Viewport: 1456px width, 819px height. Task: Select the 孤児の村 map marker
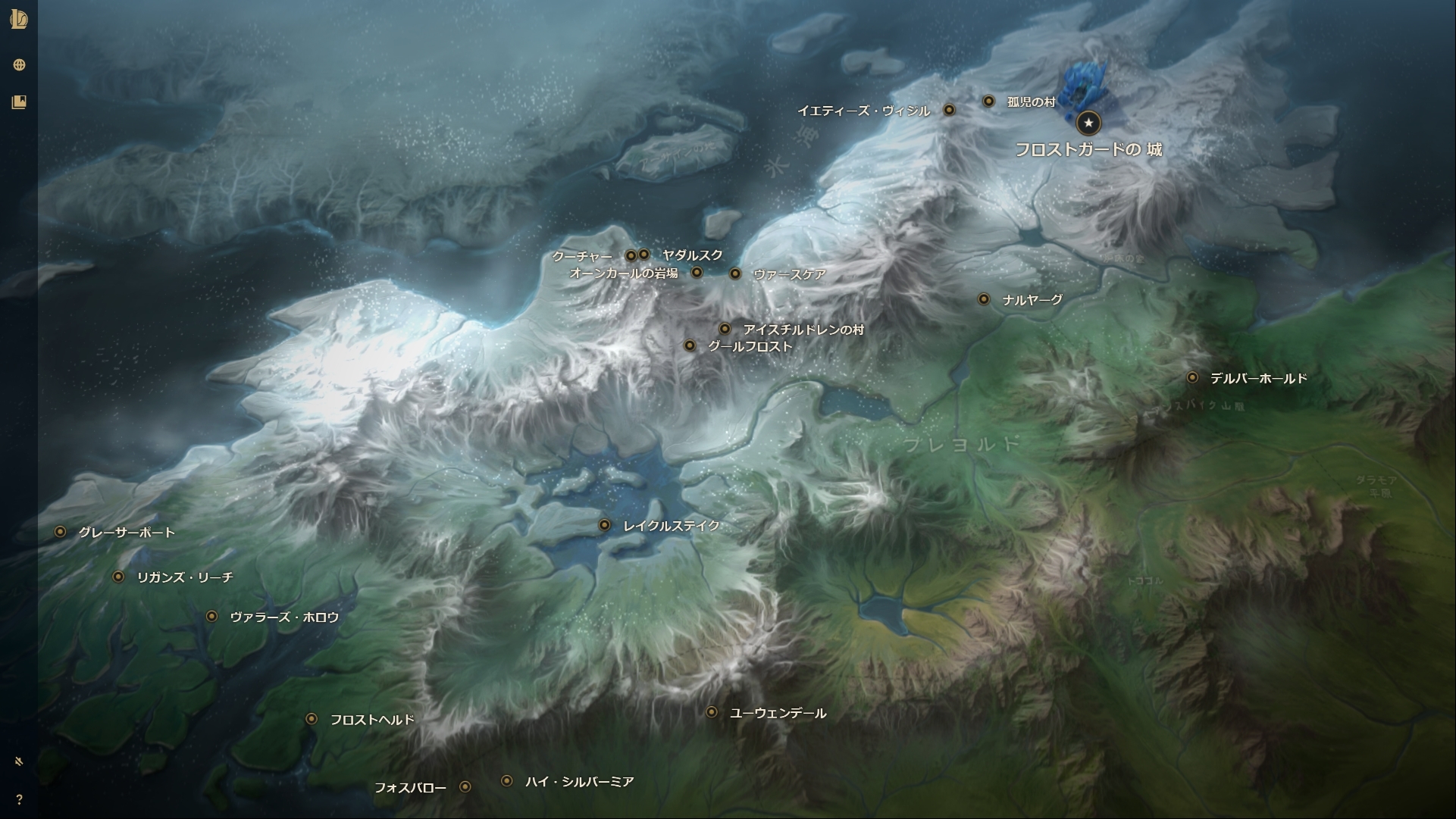988,101
